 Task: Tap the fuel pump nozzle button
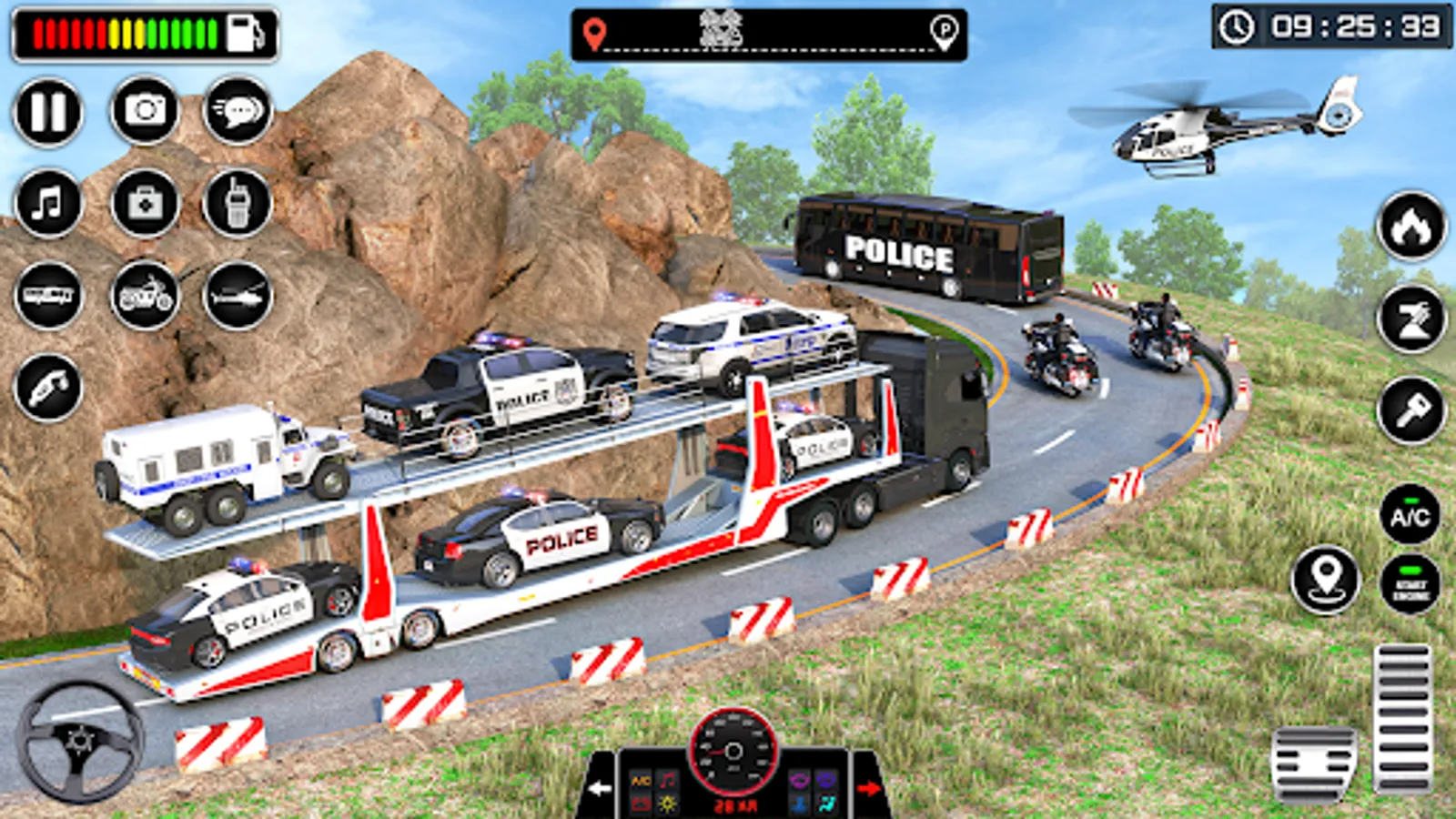pyautogui.click(x=48, y=389)
